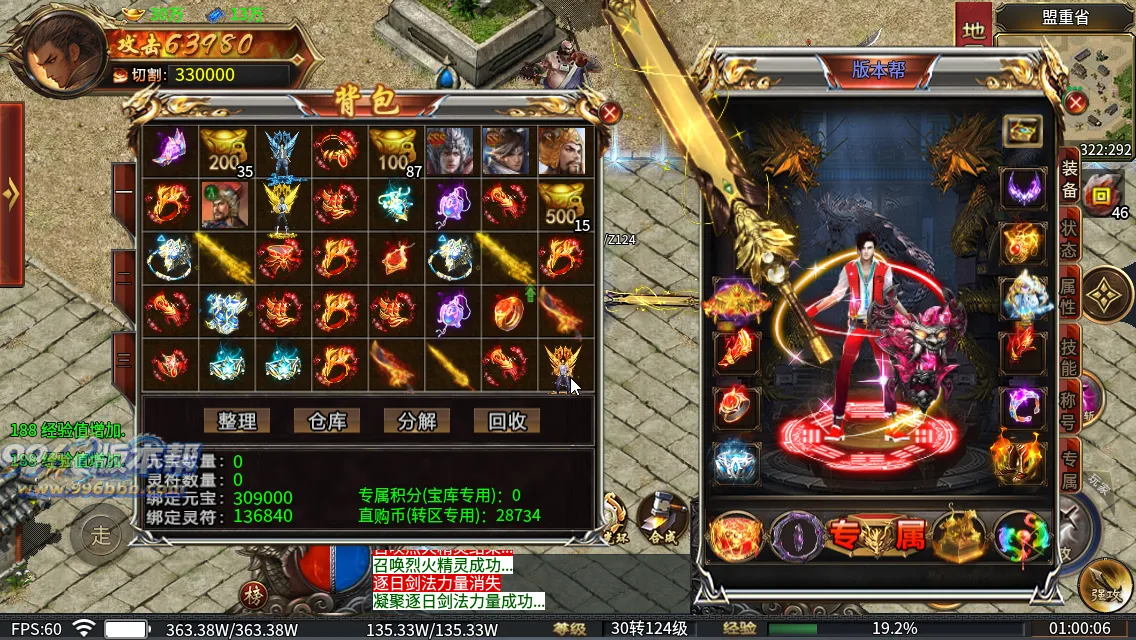Select the 回收 recycle button
This screenshot has height=640, width=1136.
pyautogui.click(x=507, y=421)
